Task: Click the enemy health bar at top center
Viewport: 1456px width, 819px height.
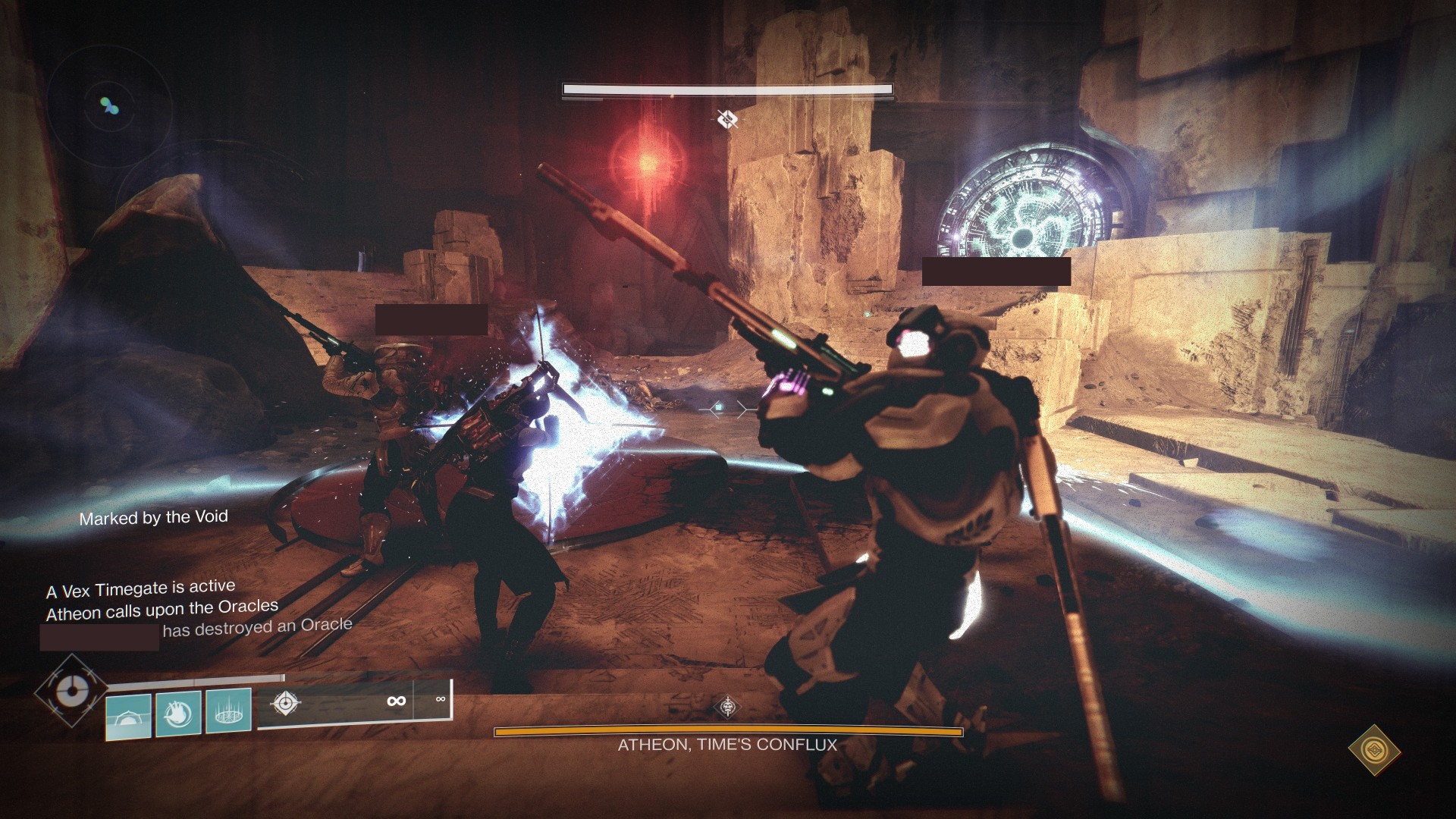Action: pyautogui.click(x=726, y=89)
